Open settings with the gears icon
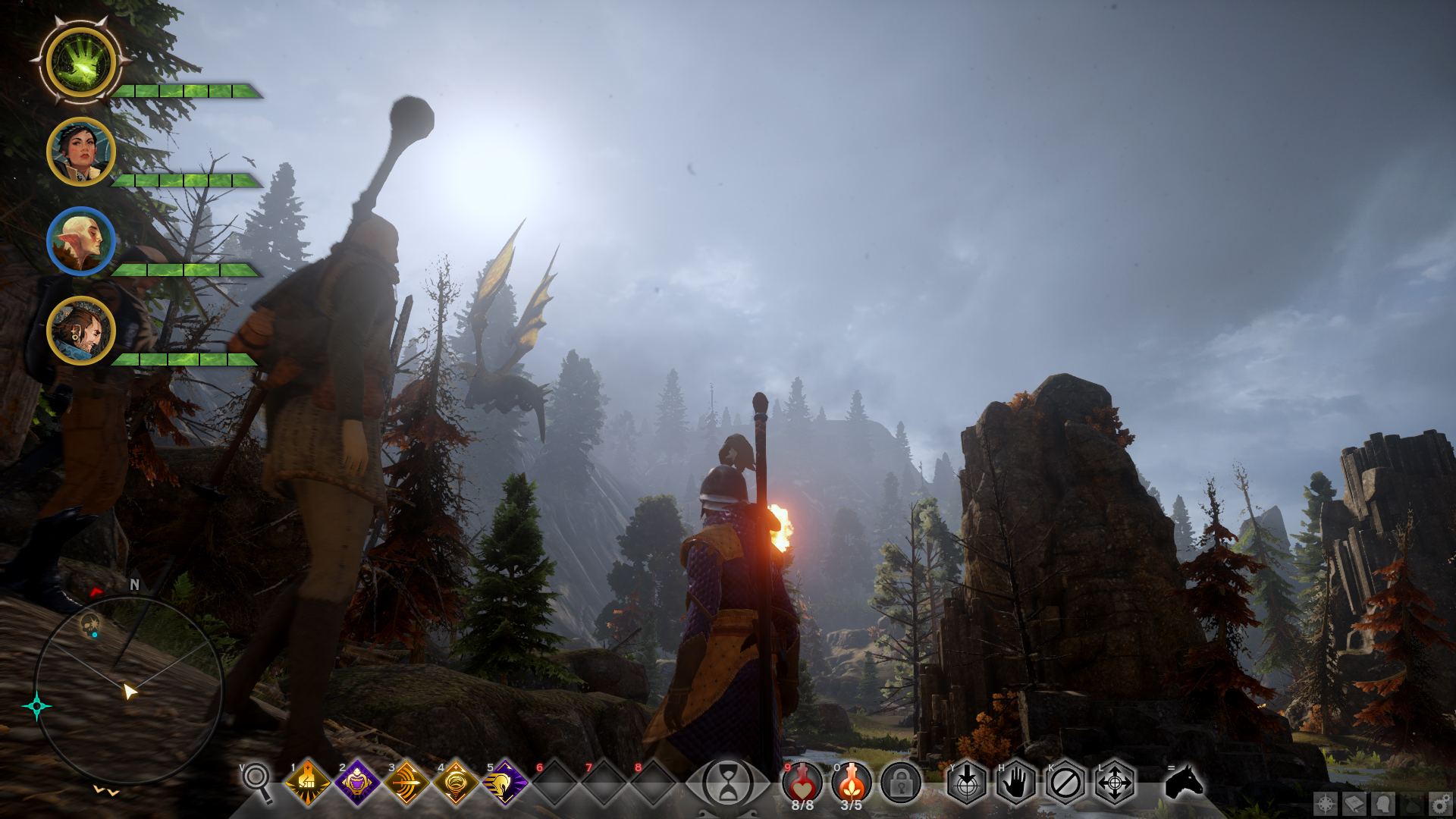 [1441, 804]
